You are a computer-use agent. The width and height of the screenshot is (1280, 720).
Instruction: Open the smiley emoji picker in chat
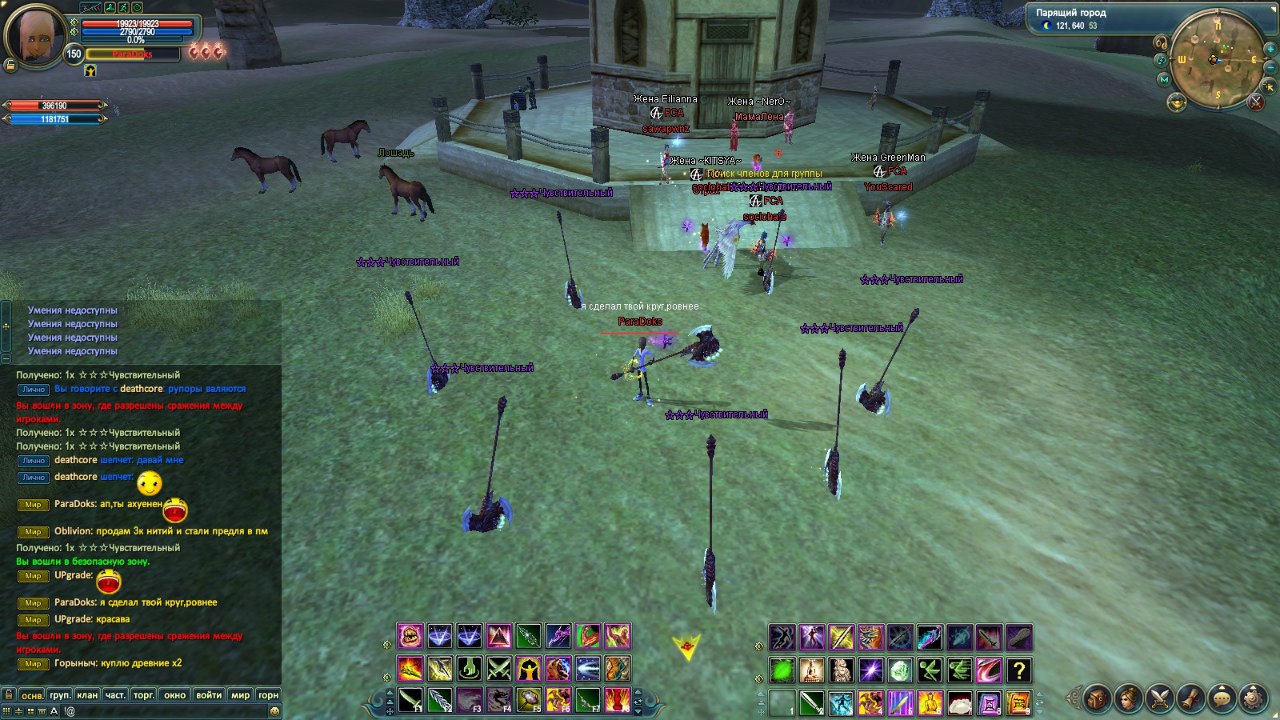(x=274, y=711)
